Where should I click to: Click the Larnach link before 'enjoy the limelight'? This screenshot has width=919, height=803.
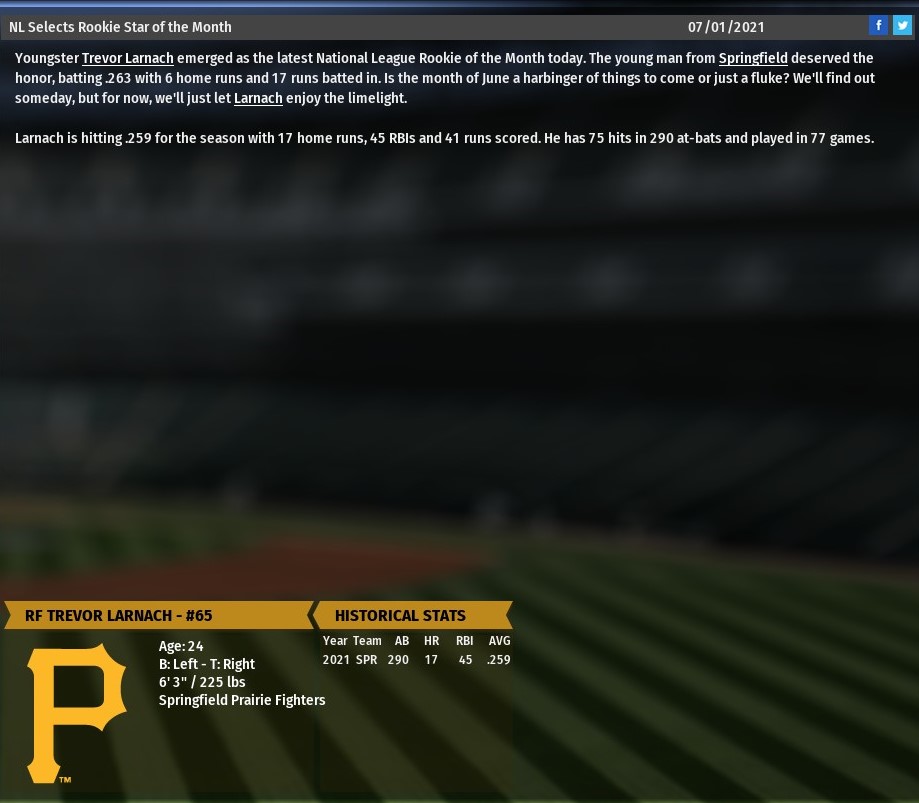pyautogui.click(x=258, y=98)
